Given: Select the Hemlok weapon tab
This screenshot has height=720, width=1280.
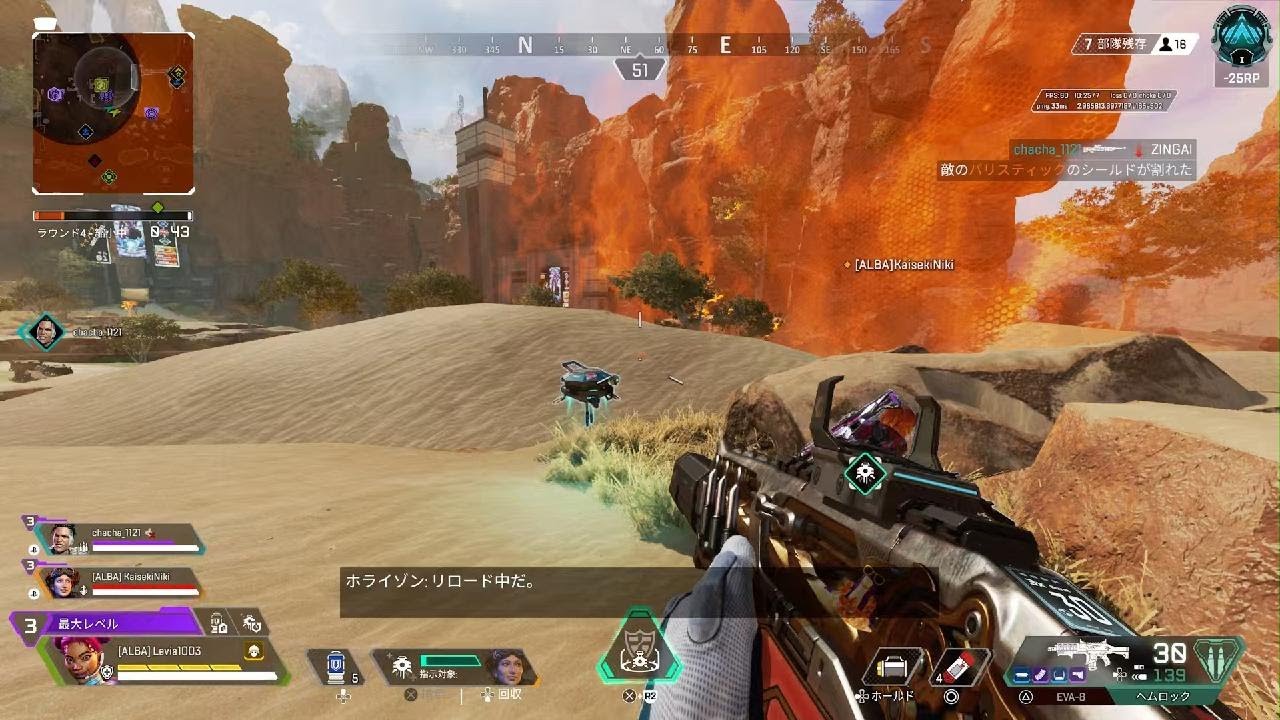Looking at the screenshot, I should pyautogui.click(x=1161, y=696).
